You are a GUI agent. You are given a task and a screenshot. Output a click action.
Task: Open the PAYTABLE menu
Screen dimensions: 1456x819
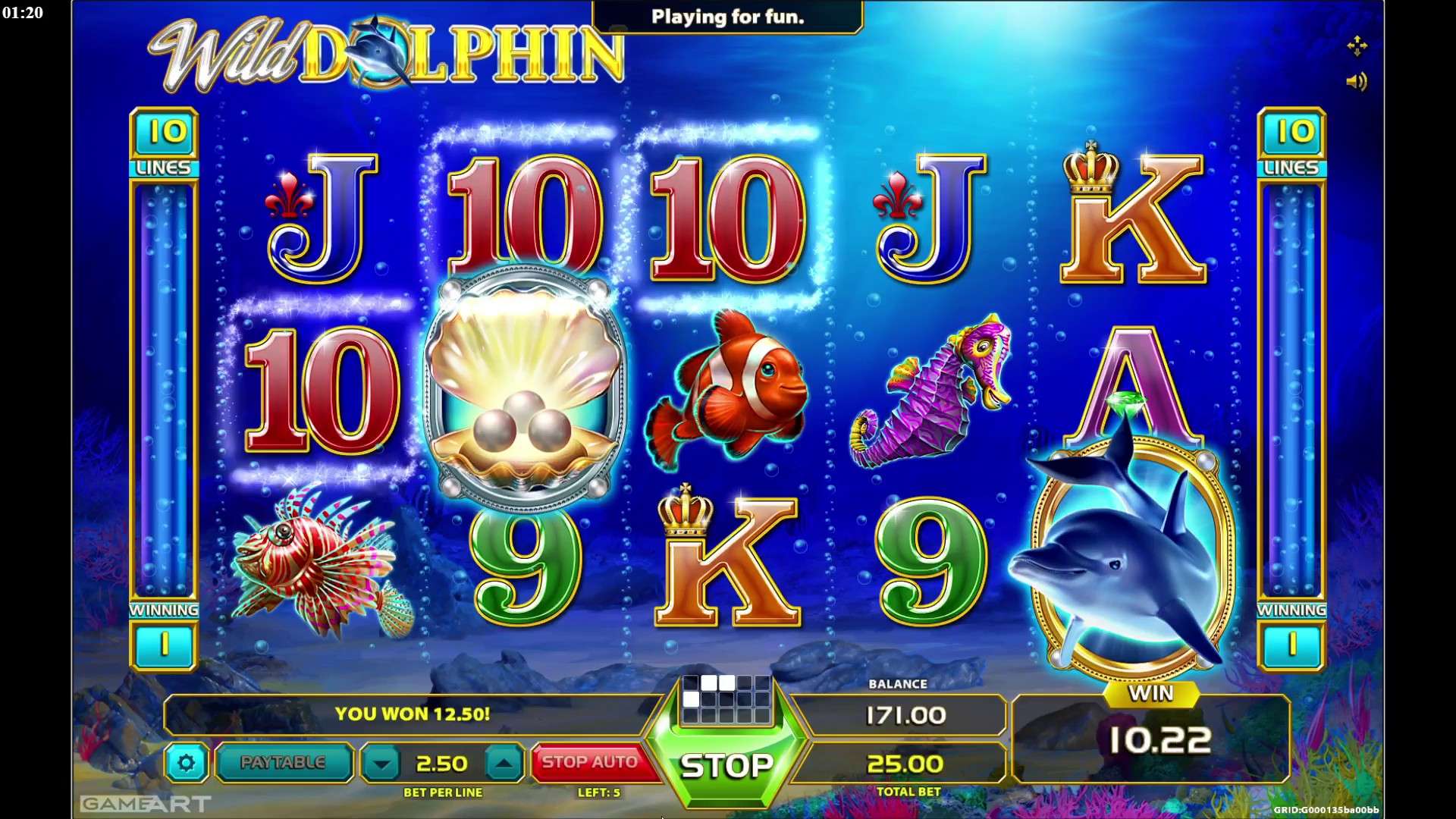point(283,761)
